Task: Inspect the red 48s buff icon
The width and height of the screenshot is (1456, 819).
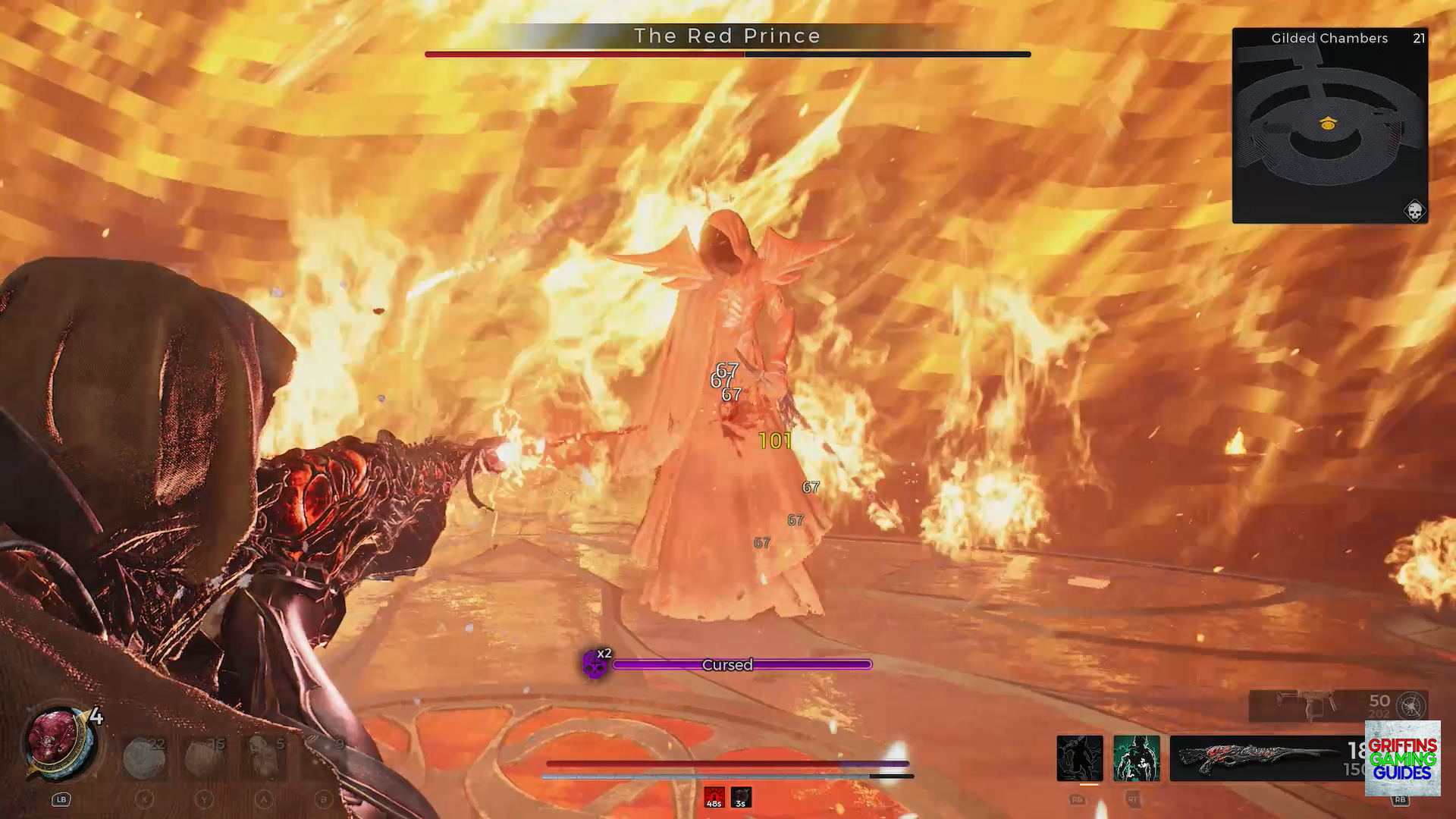Action: pyautogui.click(x=714, y=797)
